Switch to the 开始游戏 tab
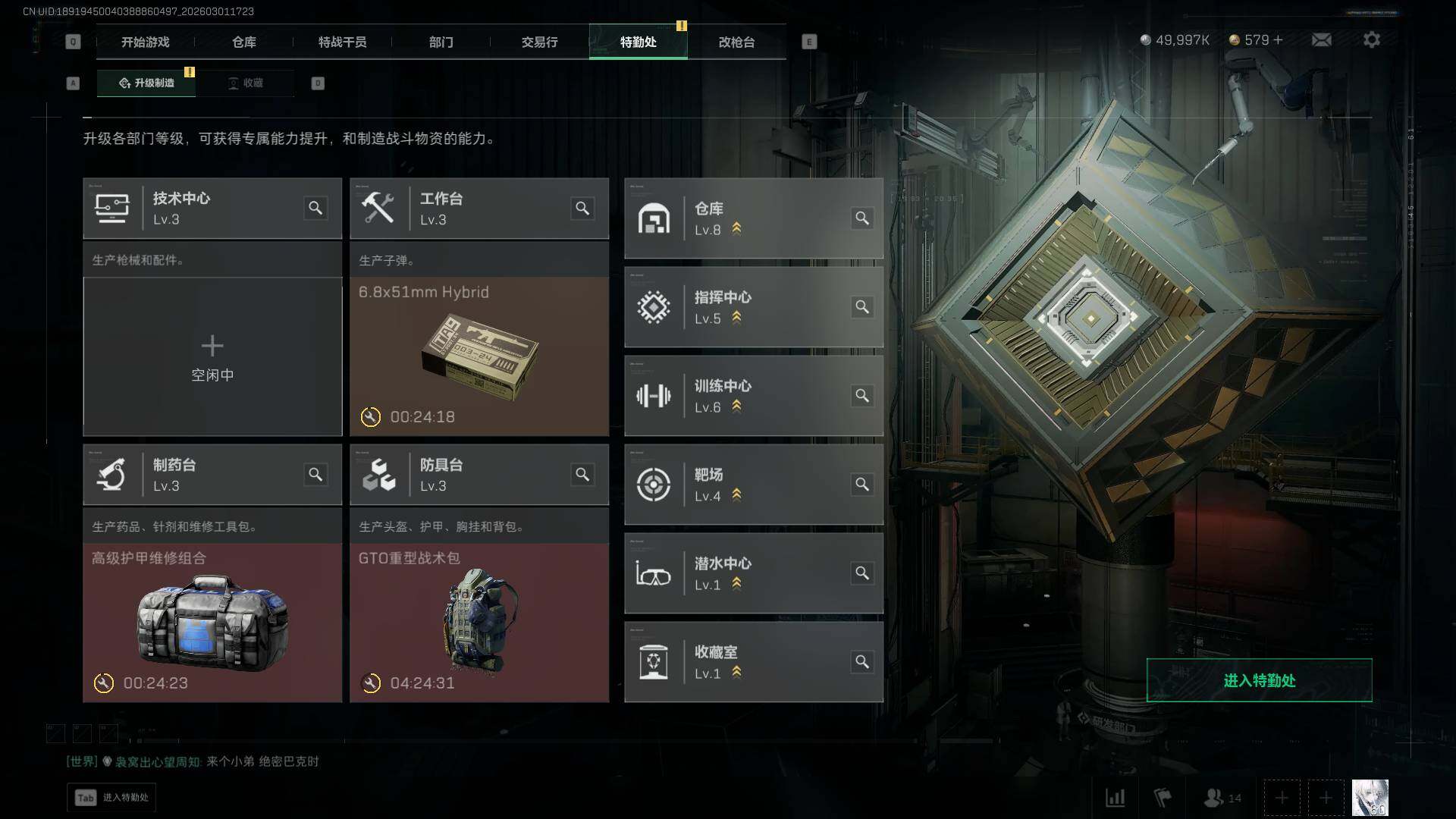 click(x=145, y=42)
